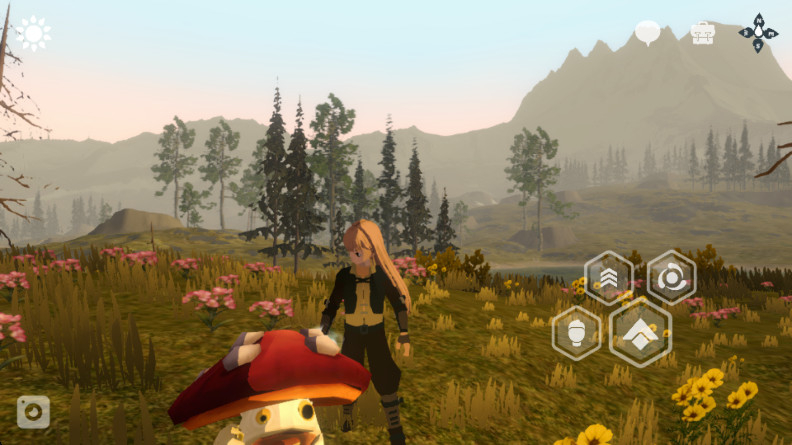Activate the triple chevron hexagon button
This screenshot has width=792, height=445.
click(608, 277)
